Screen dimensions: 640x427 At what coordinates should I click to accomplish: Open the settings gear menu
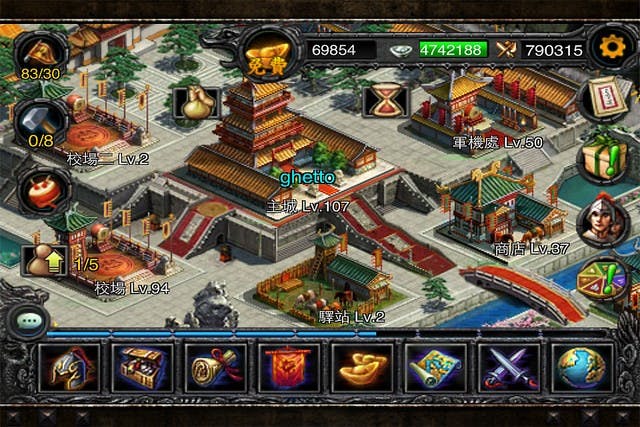click(x=609, y=46)
